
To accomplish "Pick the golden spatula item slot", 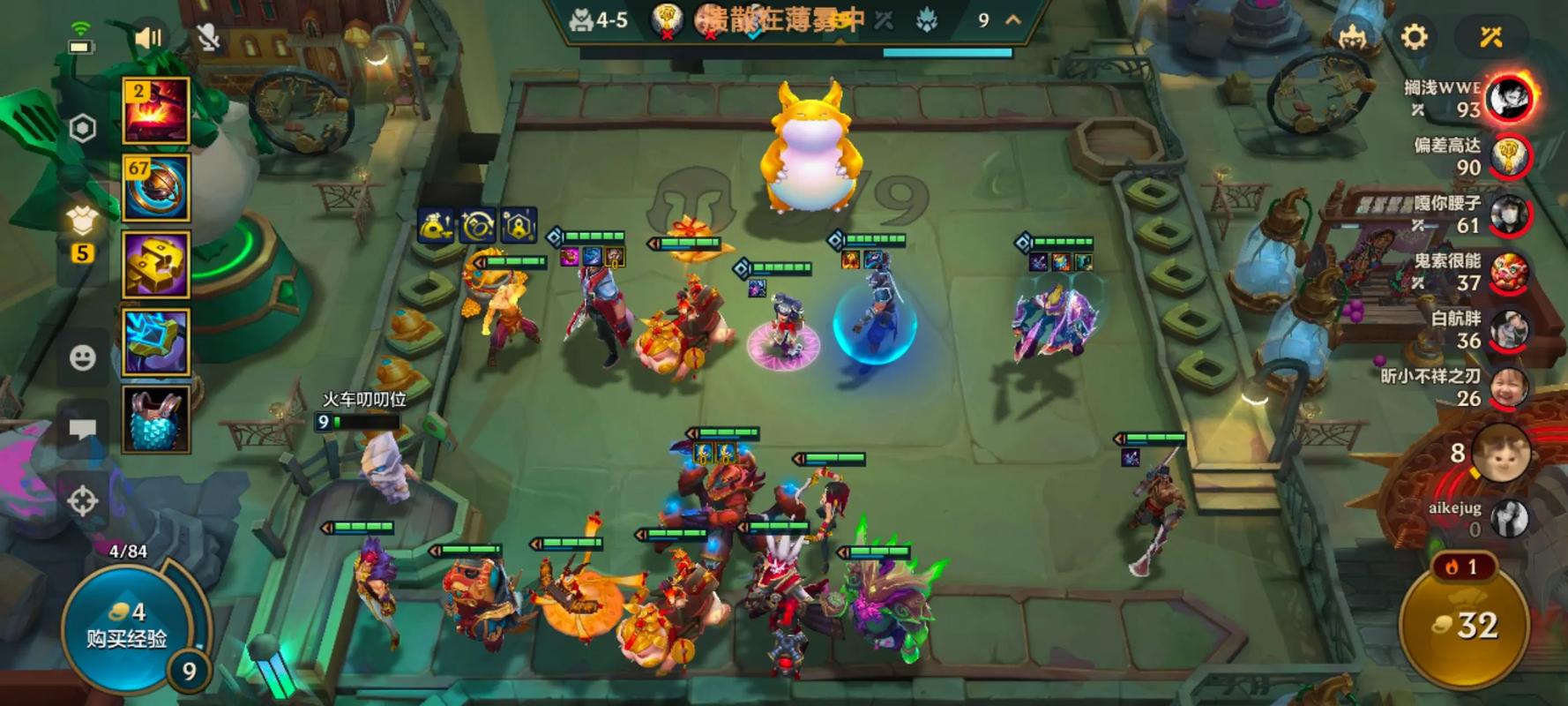I will [156, 264].
